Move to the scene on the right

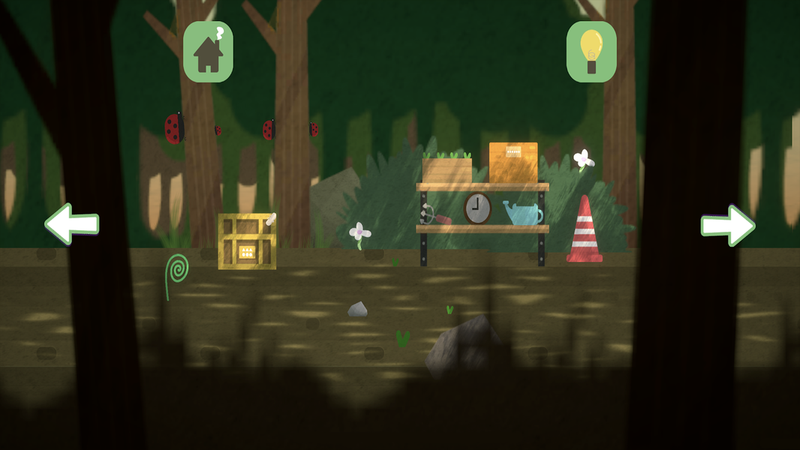tap(727, 225)
